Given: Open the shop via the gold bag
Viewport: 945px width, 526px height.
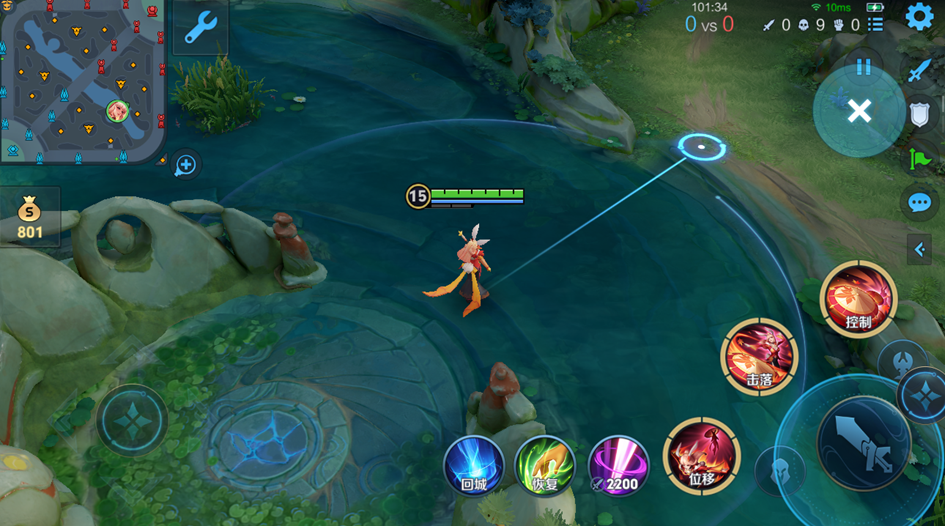Looking at the screenshot, I should (29, 217).
